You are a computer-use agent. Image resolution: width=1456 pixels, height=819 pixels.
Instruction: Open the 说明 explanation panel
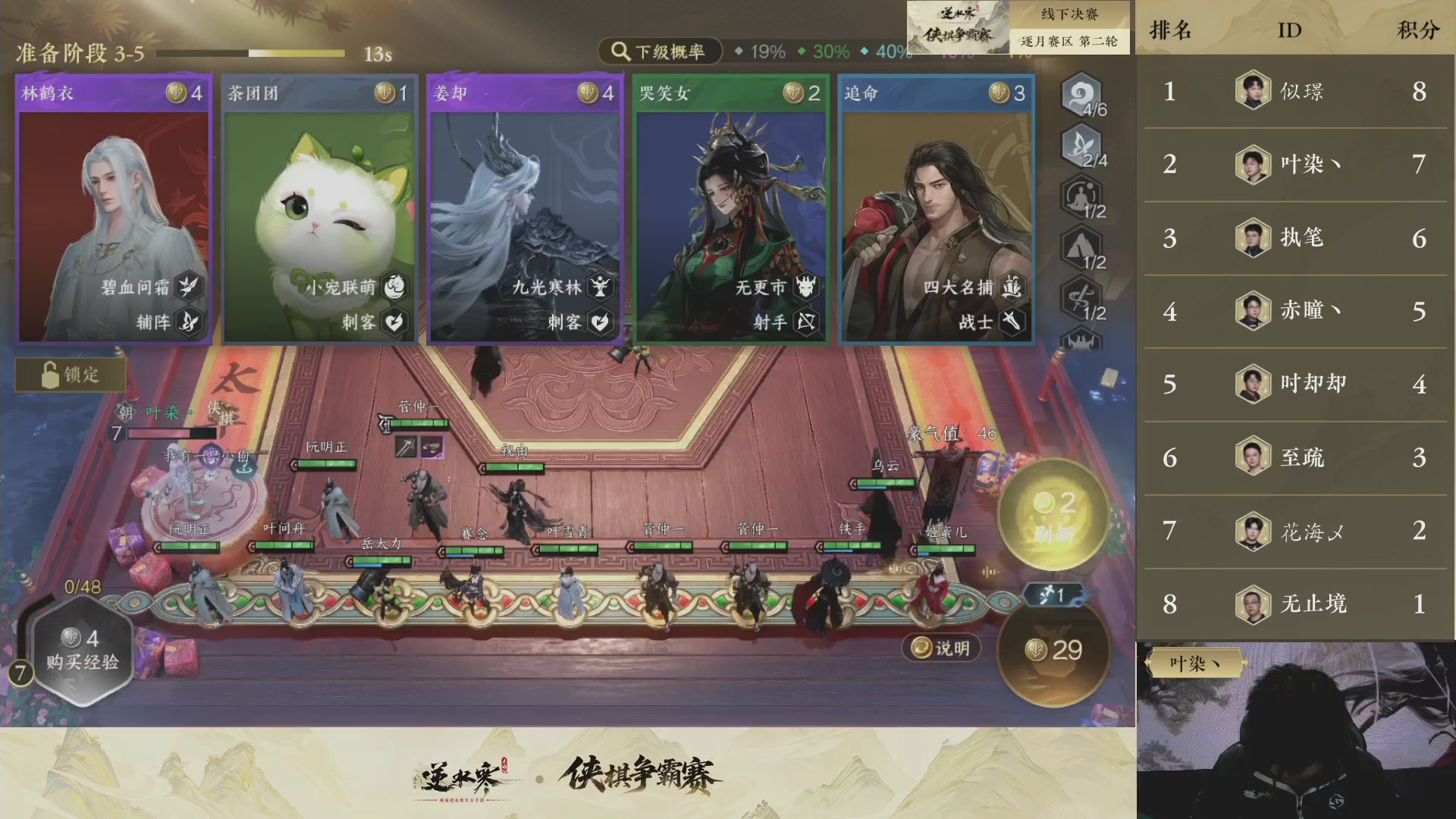pos(942,648)
